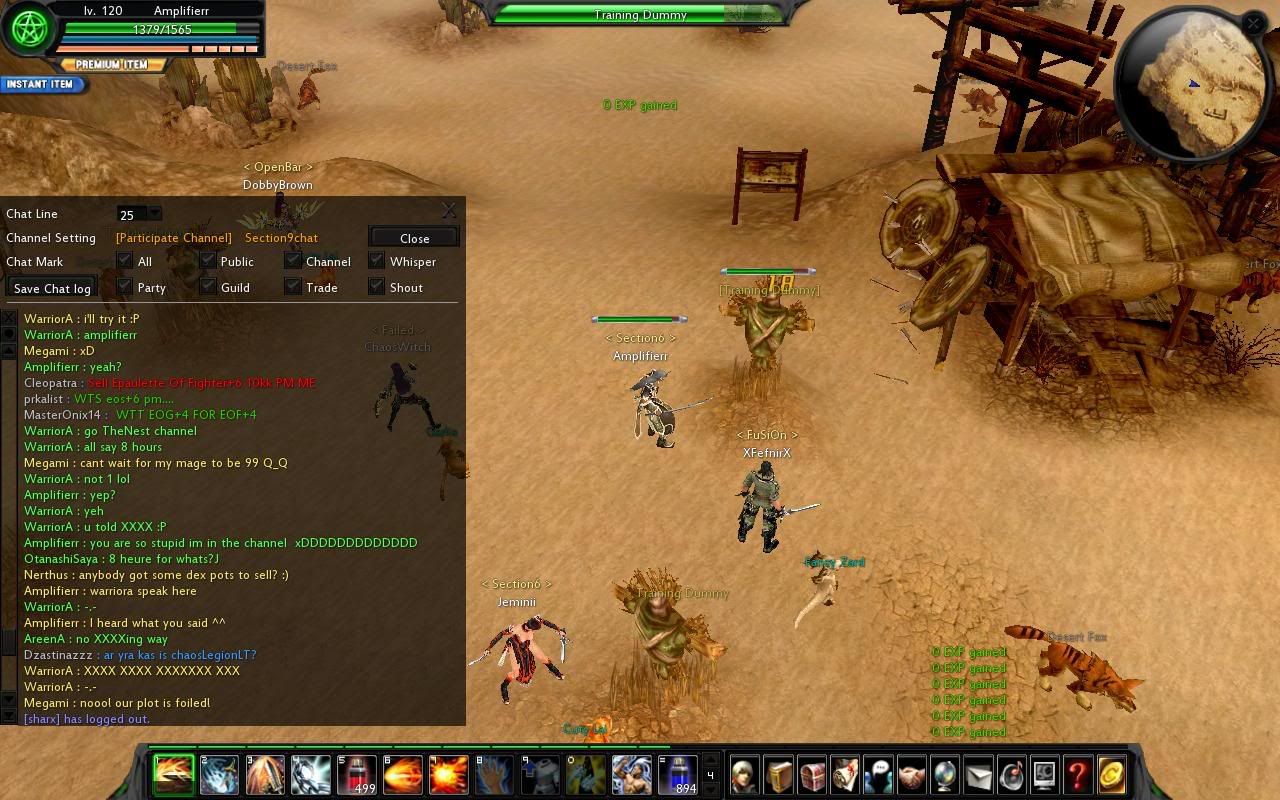
Task: Open the treasure chest inventory
Action: click(x=811, y=775)
